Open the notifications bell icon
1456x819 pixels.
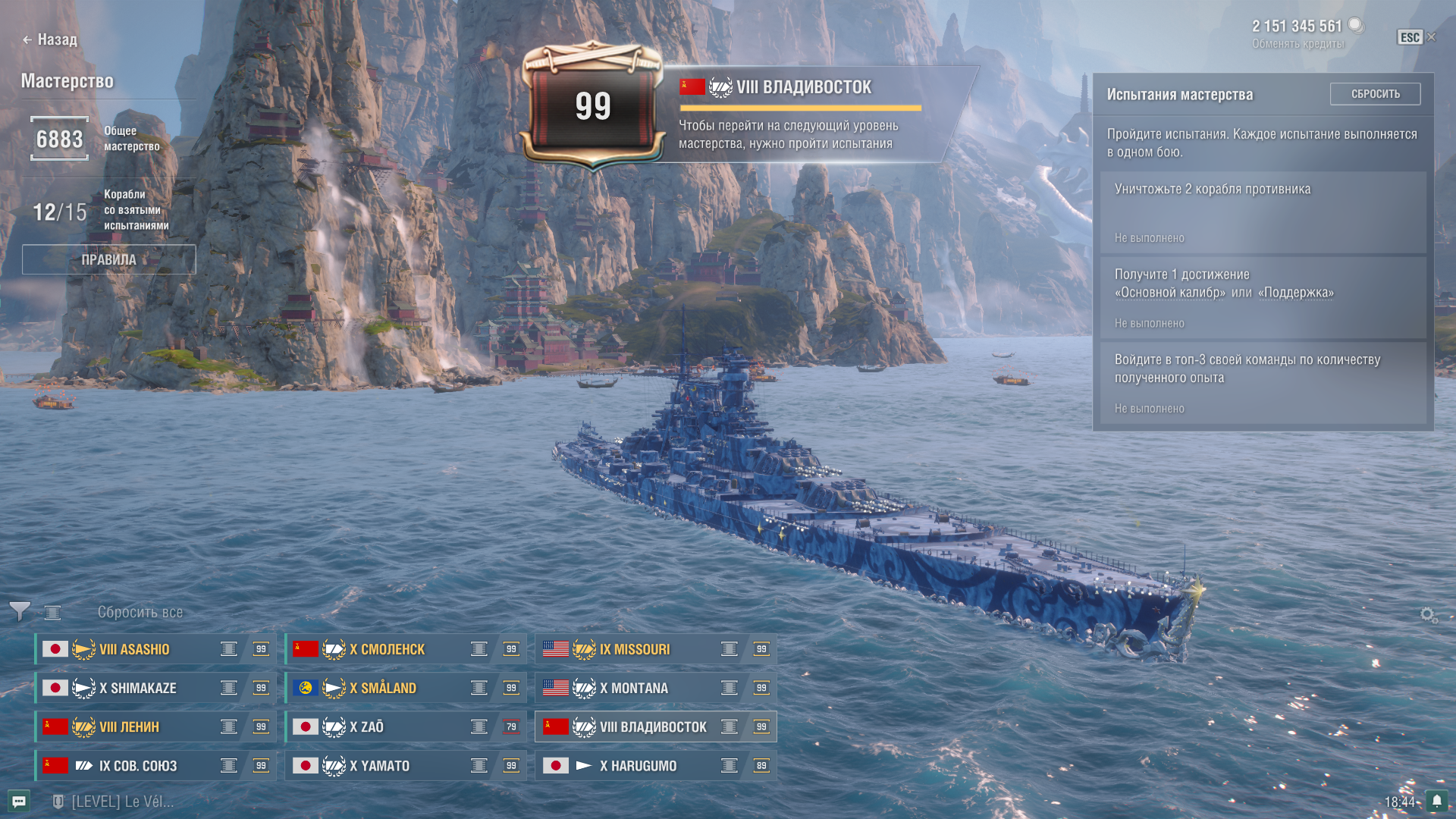pos(1436,801)
